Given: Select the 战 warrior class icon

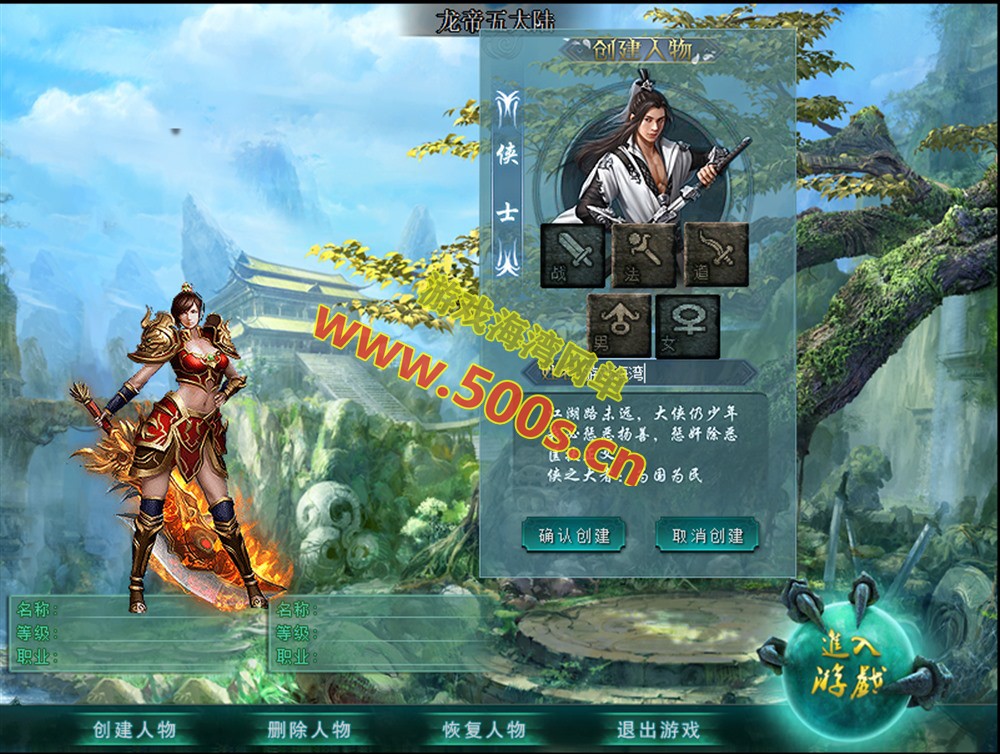Looking at the screenshot, I should point(572,256).
